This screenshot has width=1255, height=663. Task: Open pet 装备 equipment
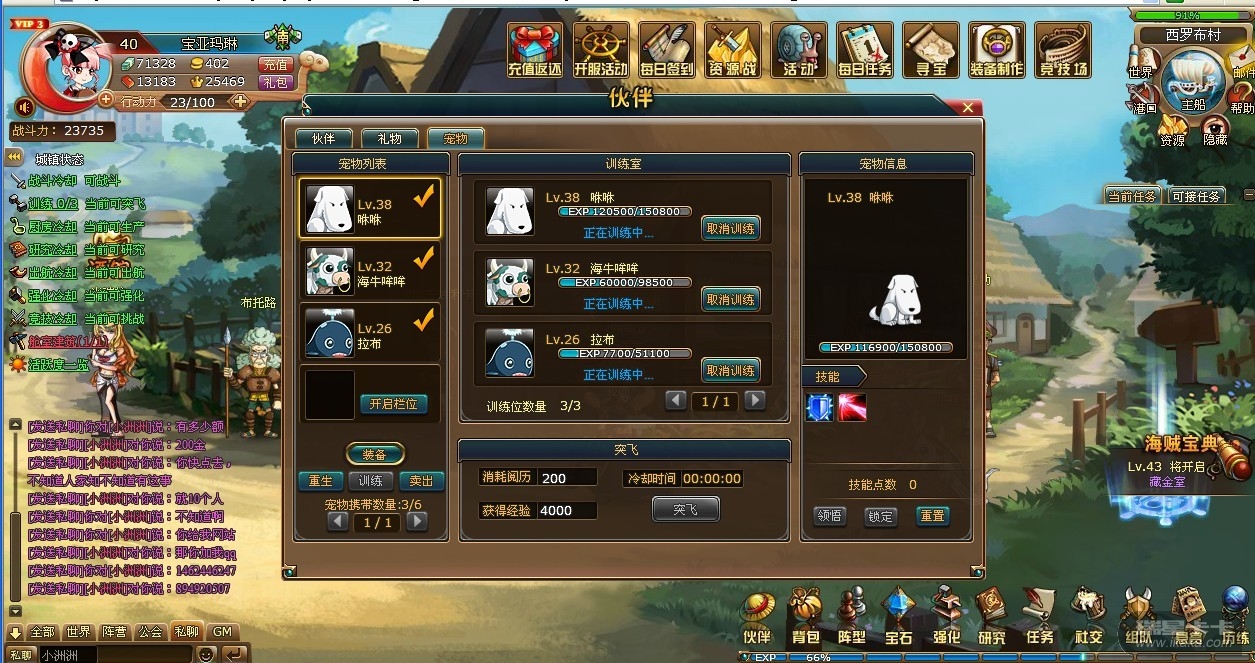pyautogui.click(x=375, y=454)
